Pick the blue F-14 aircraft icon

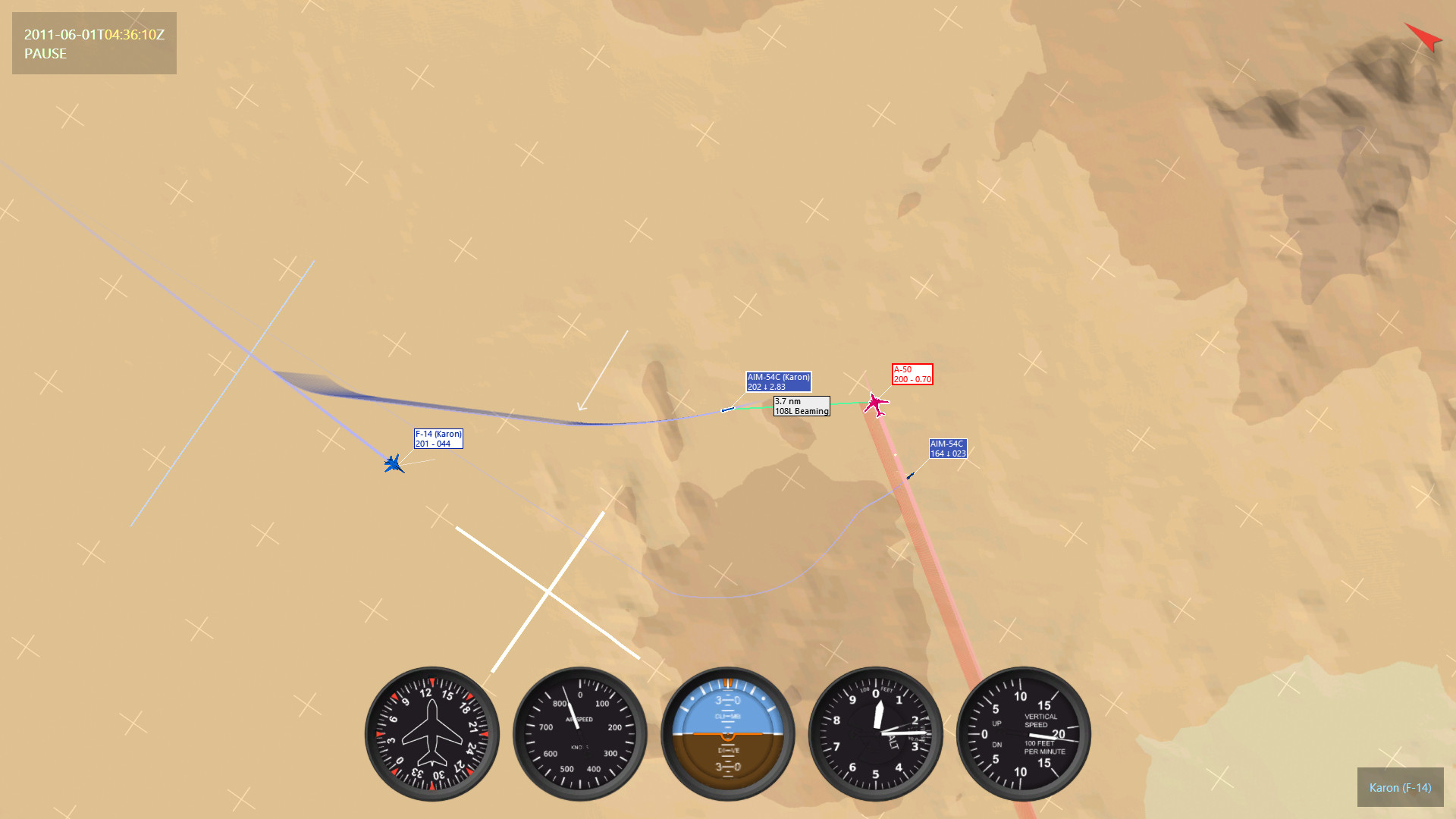coord(394,463)
